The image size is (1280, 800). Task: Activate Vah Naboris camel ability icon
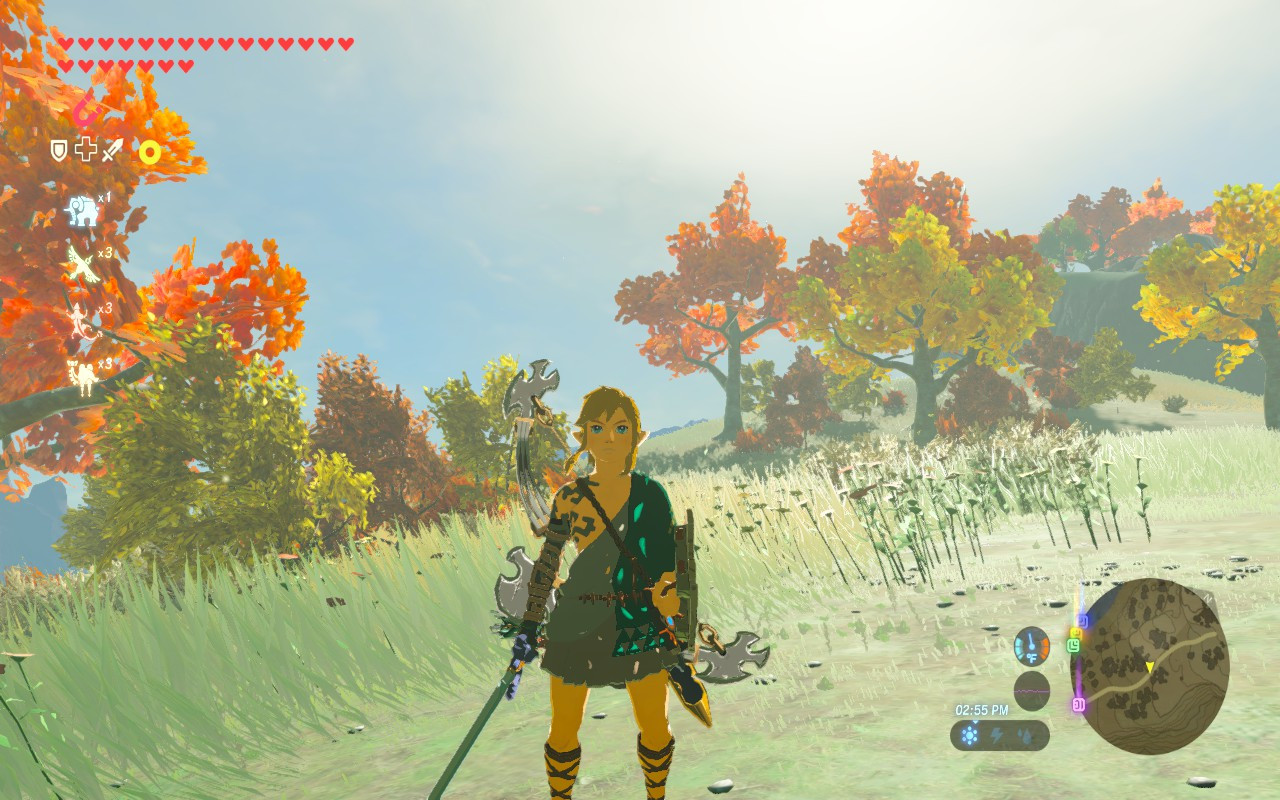pos(82,372)
